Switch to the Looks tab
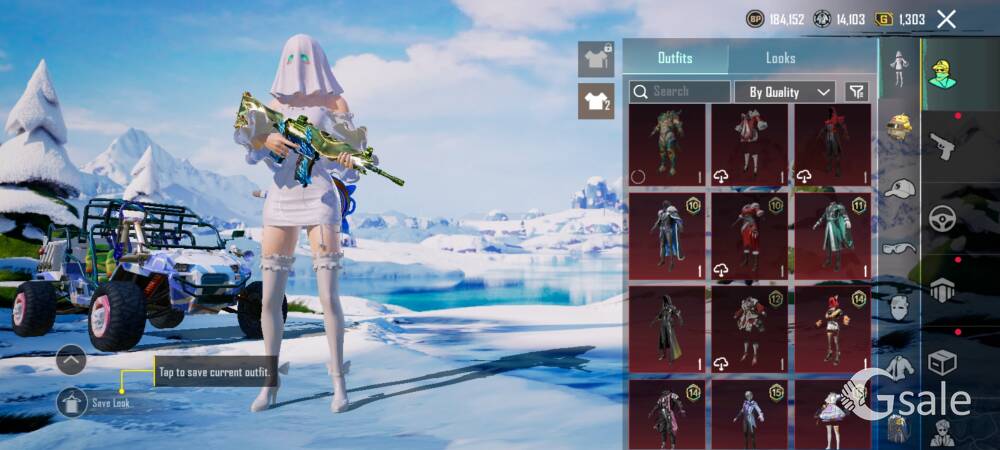 [x=780, y=58]
